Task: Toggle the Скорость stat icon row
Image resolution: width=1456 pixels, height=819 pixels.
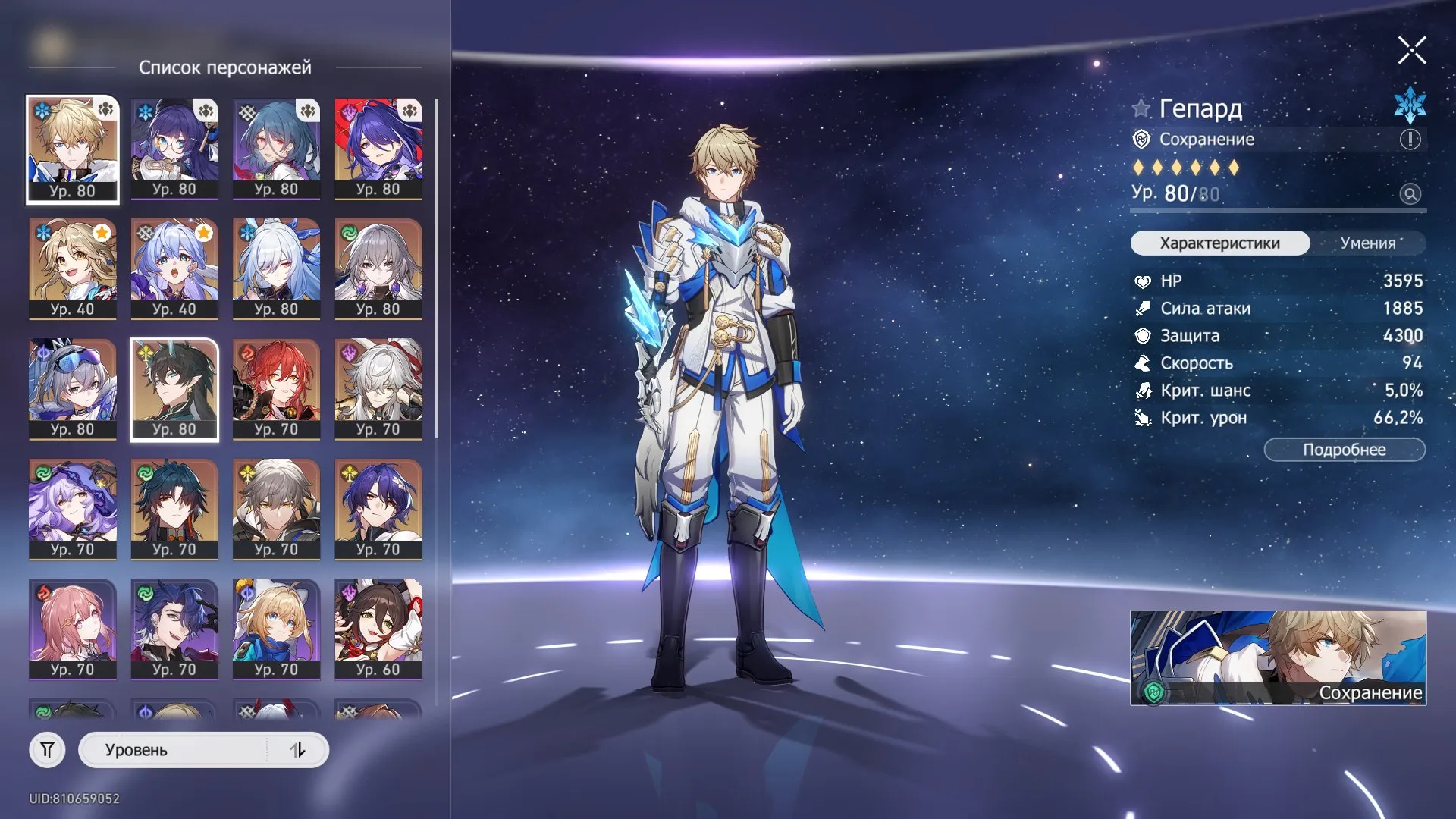Action: point(1142,363)
